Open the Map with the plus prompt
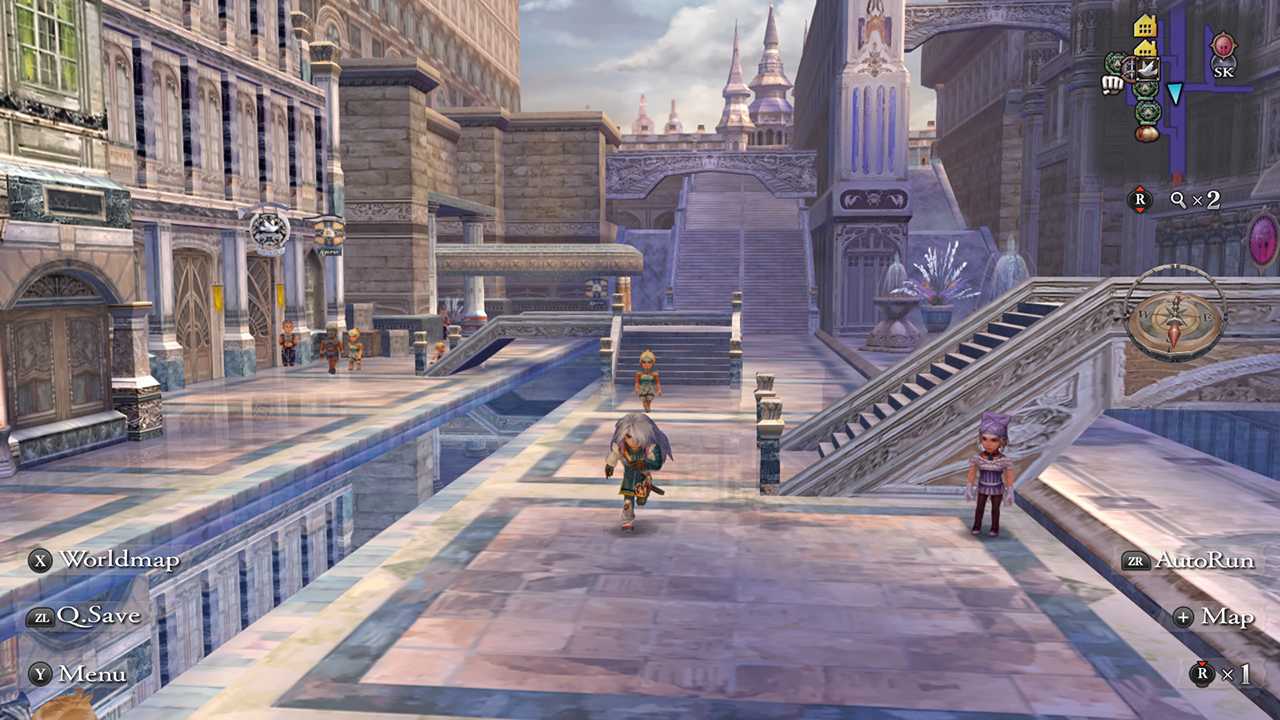Screen dimensions: 1280x720 (1214, 618)
